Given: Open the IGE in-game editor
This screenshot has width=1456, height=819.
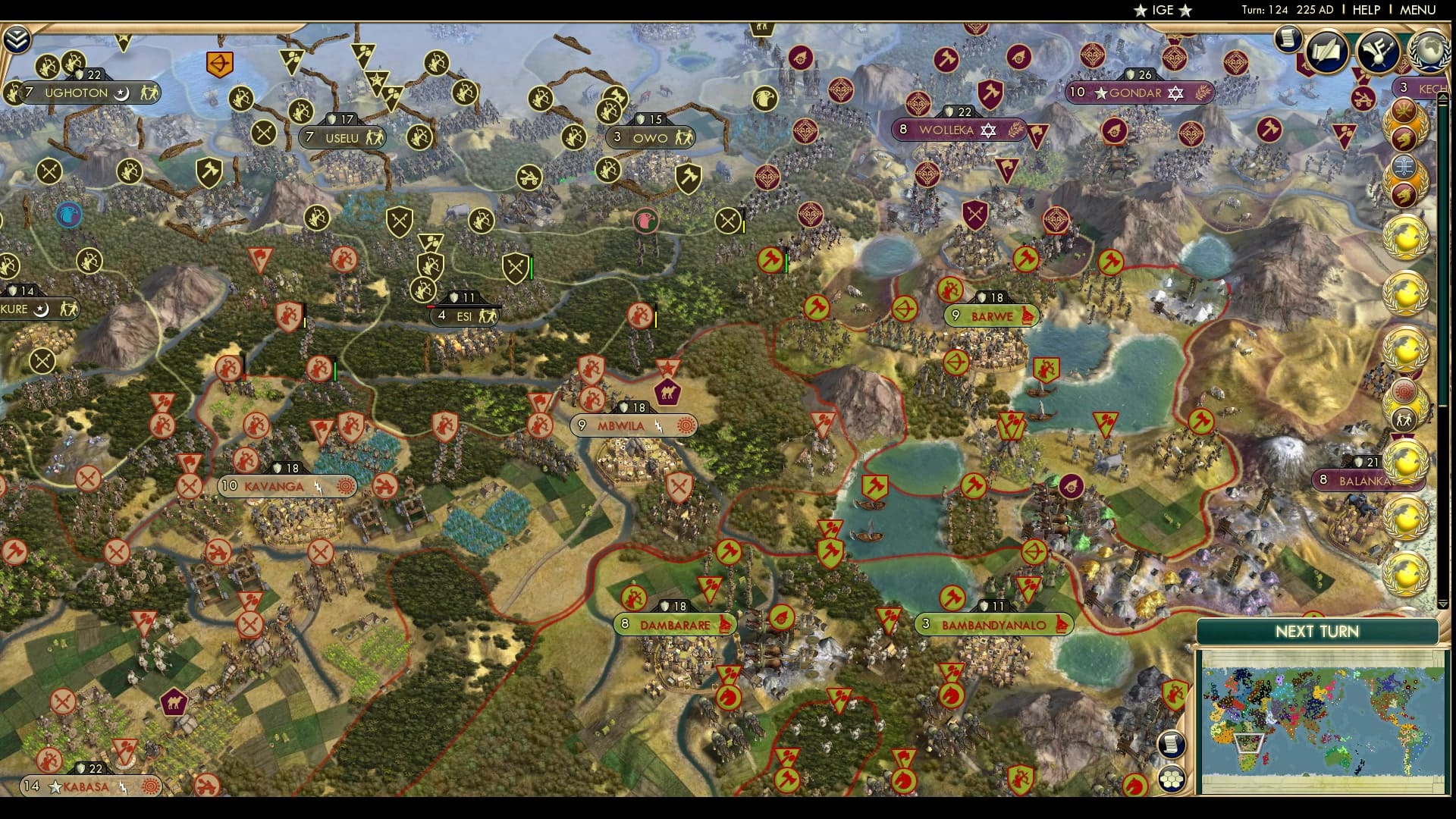Looking at the screenshot, I should 1163,10.
